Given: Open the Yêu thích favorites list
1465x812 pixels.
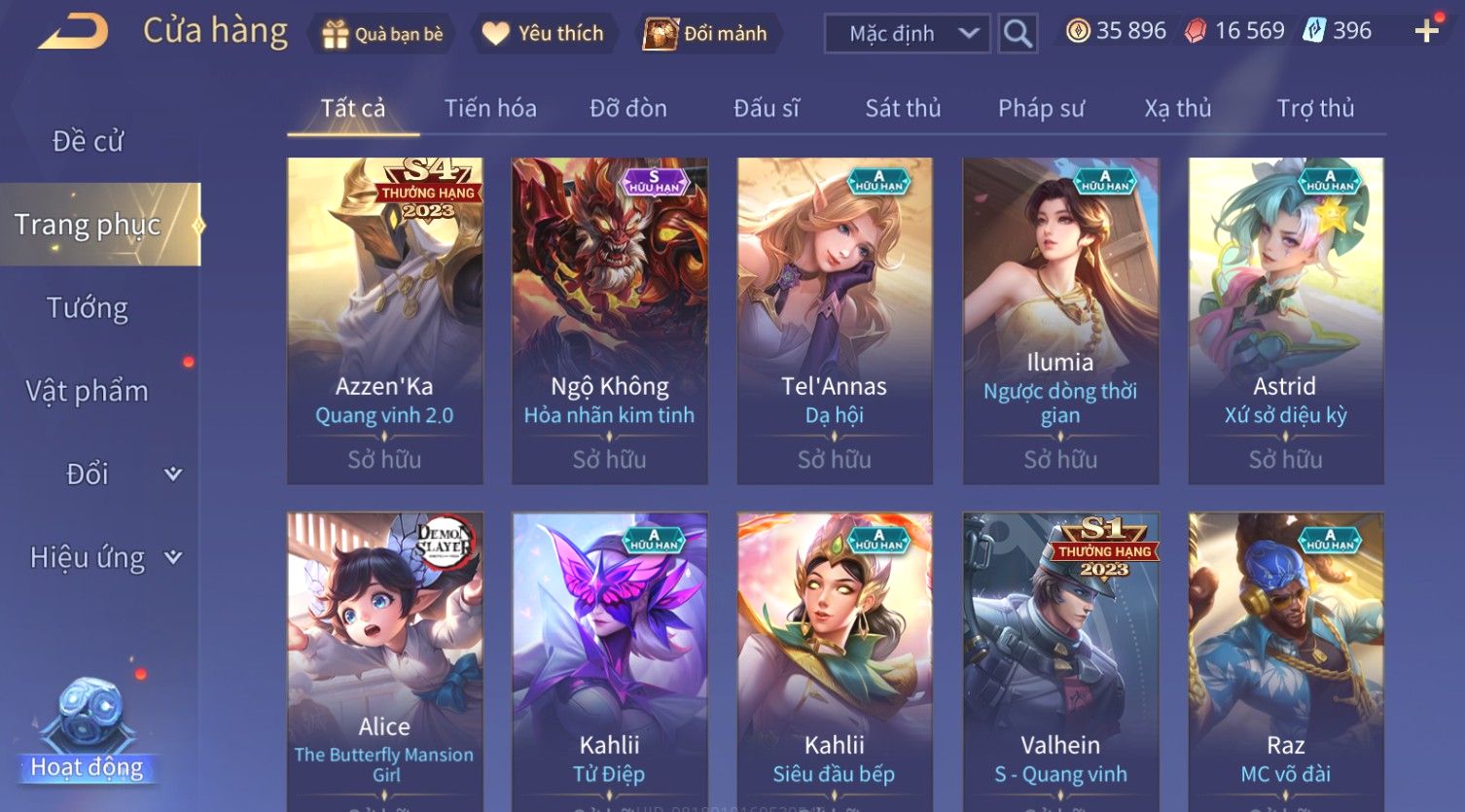Looking at the screenshot, I should click(544, 34).
